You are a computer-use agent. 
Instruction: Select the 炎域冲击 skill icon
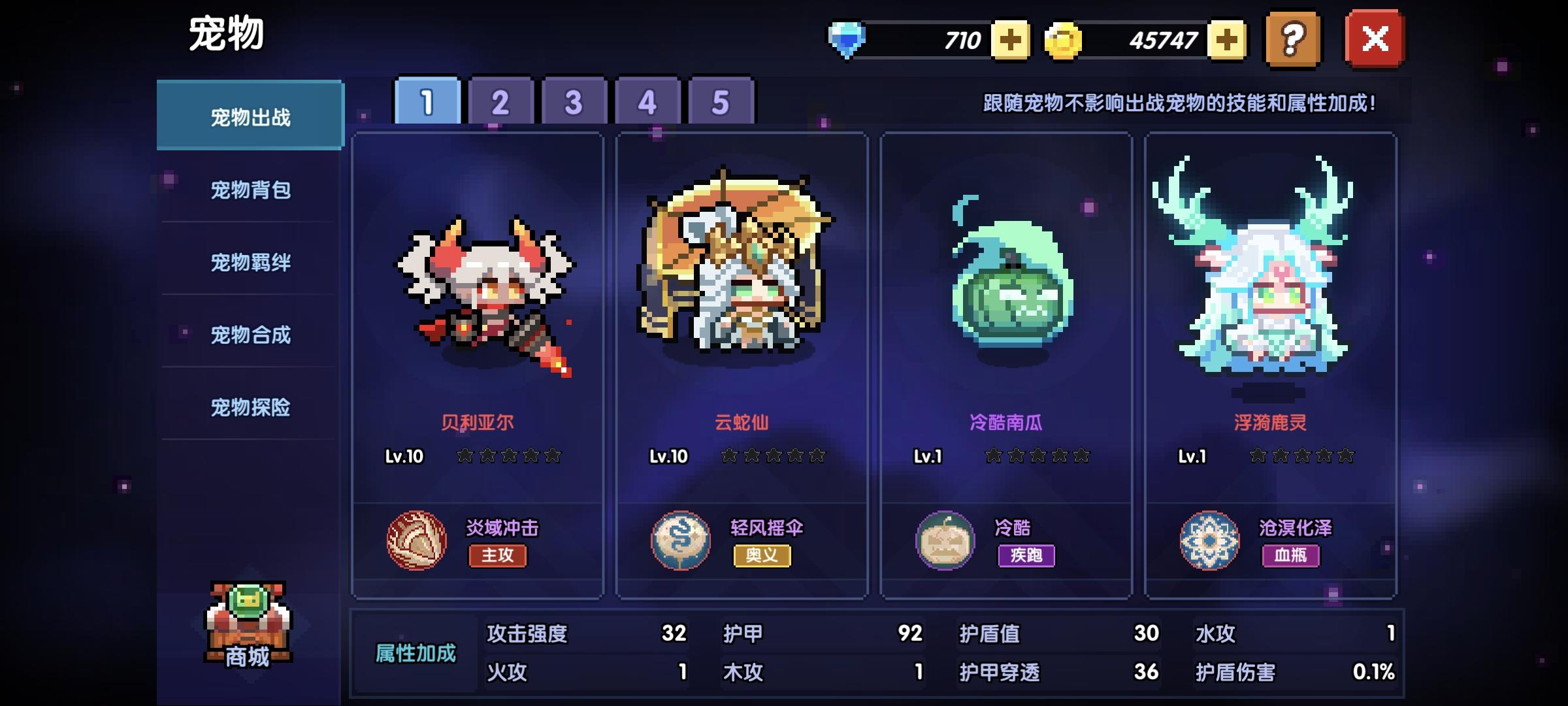[x=416, y=543]
